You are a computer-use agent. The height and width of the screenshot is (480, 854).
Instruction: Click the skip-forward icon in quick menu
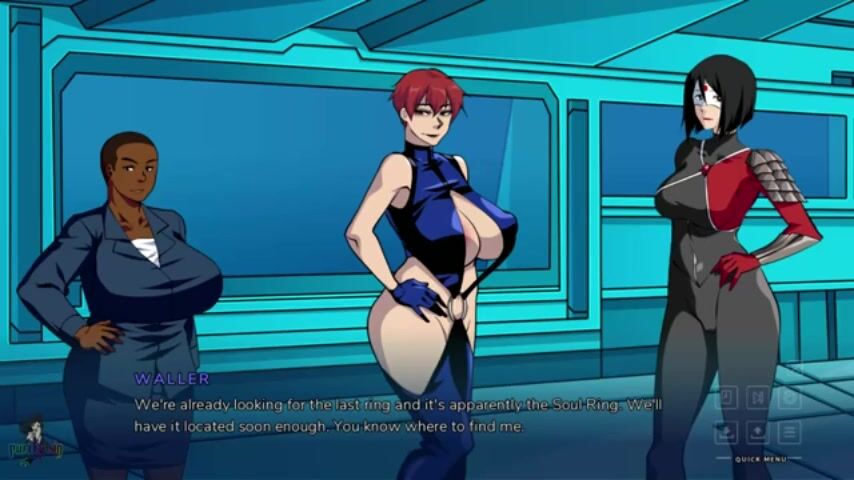pos(758,398)
